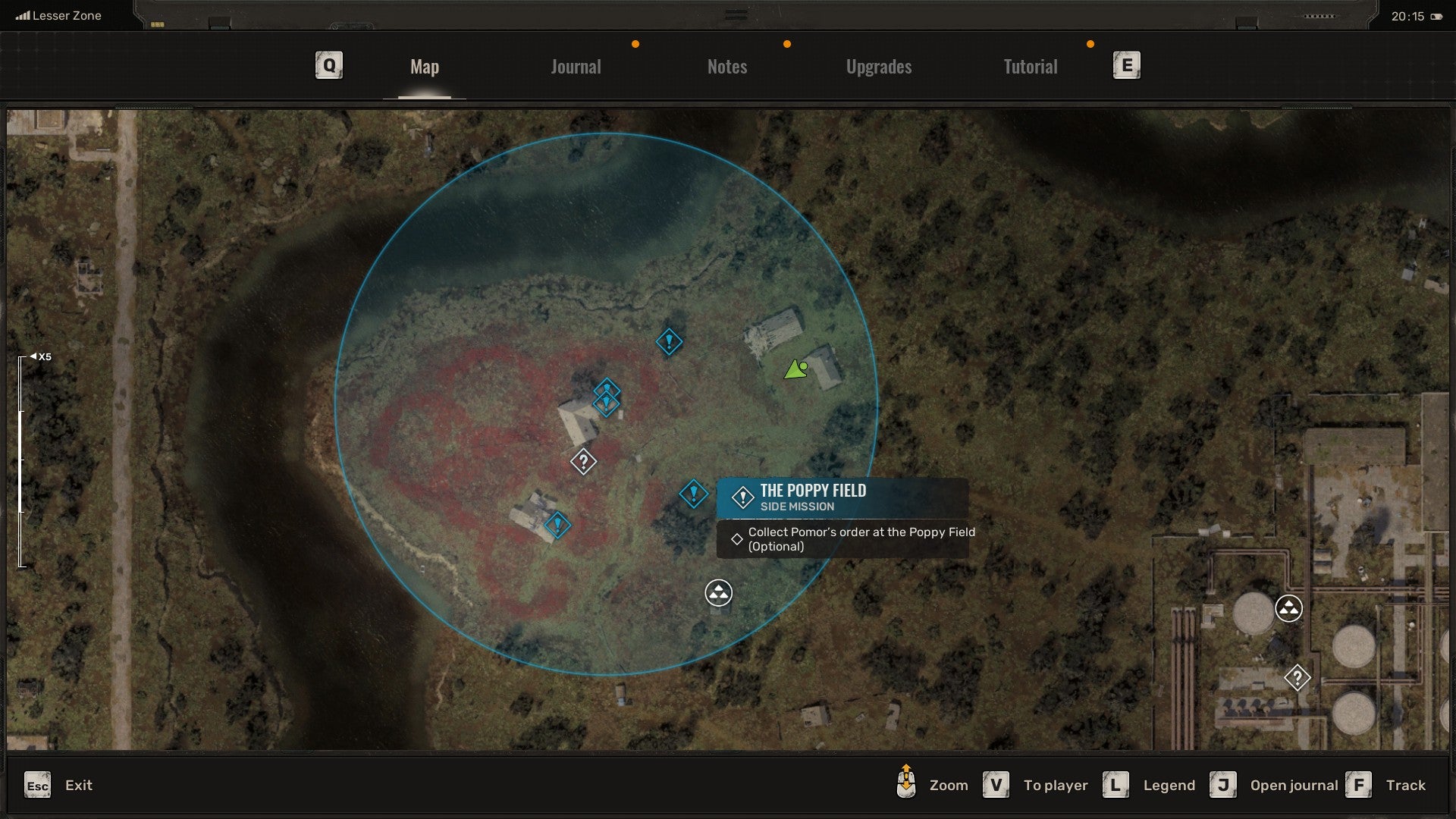Click the radiation hazard icon inside the mission circle
Viewport: 1456px width, 819px height.
click(717, 594)
